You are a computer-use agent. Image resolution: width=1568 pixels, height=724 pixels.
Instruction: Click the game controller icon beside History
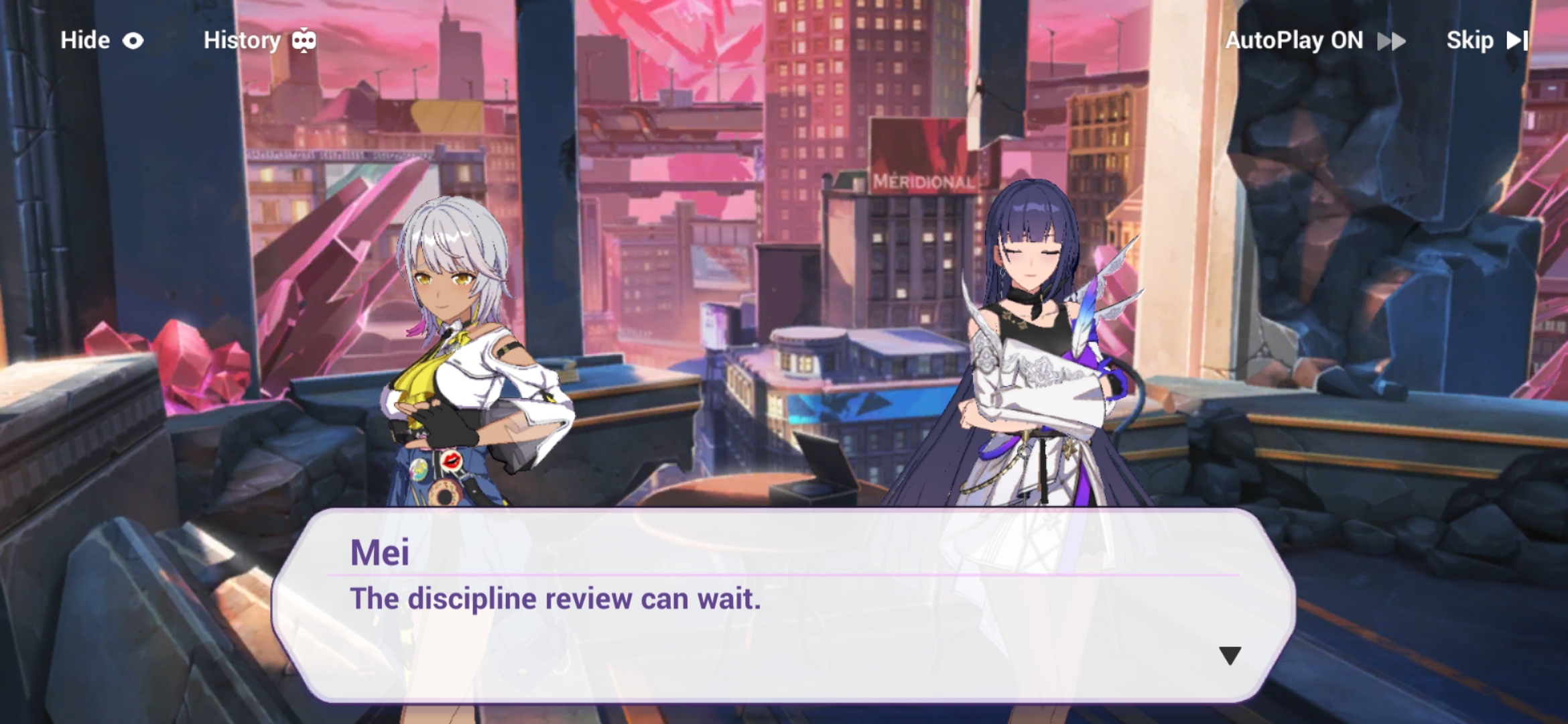tap(305, 40)
